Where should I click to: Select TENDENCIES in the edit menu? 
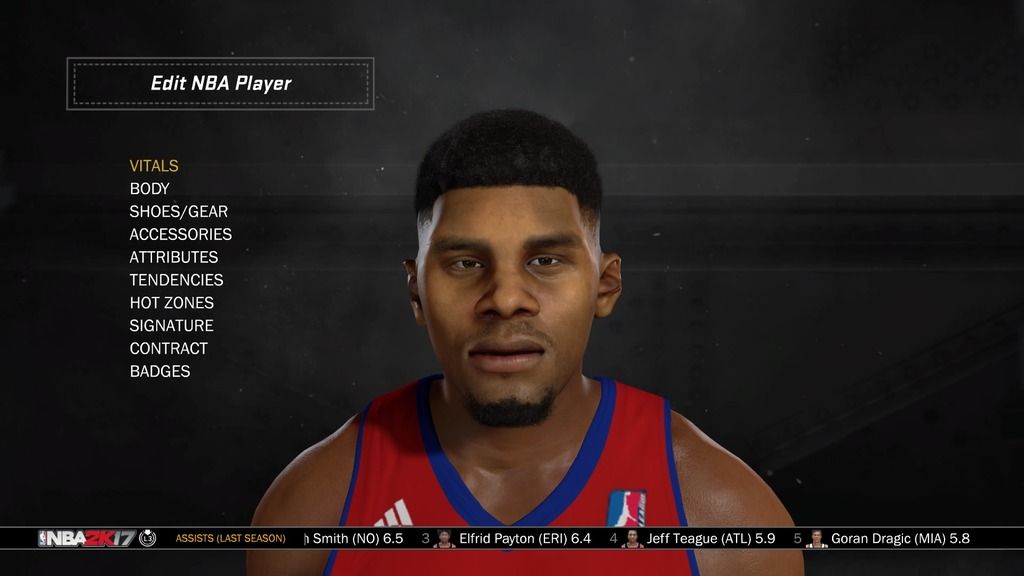tap(176, 280)
